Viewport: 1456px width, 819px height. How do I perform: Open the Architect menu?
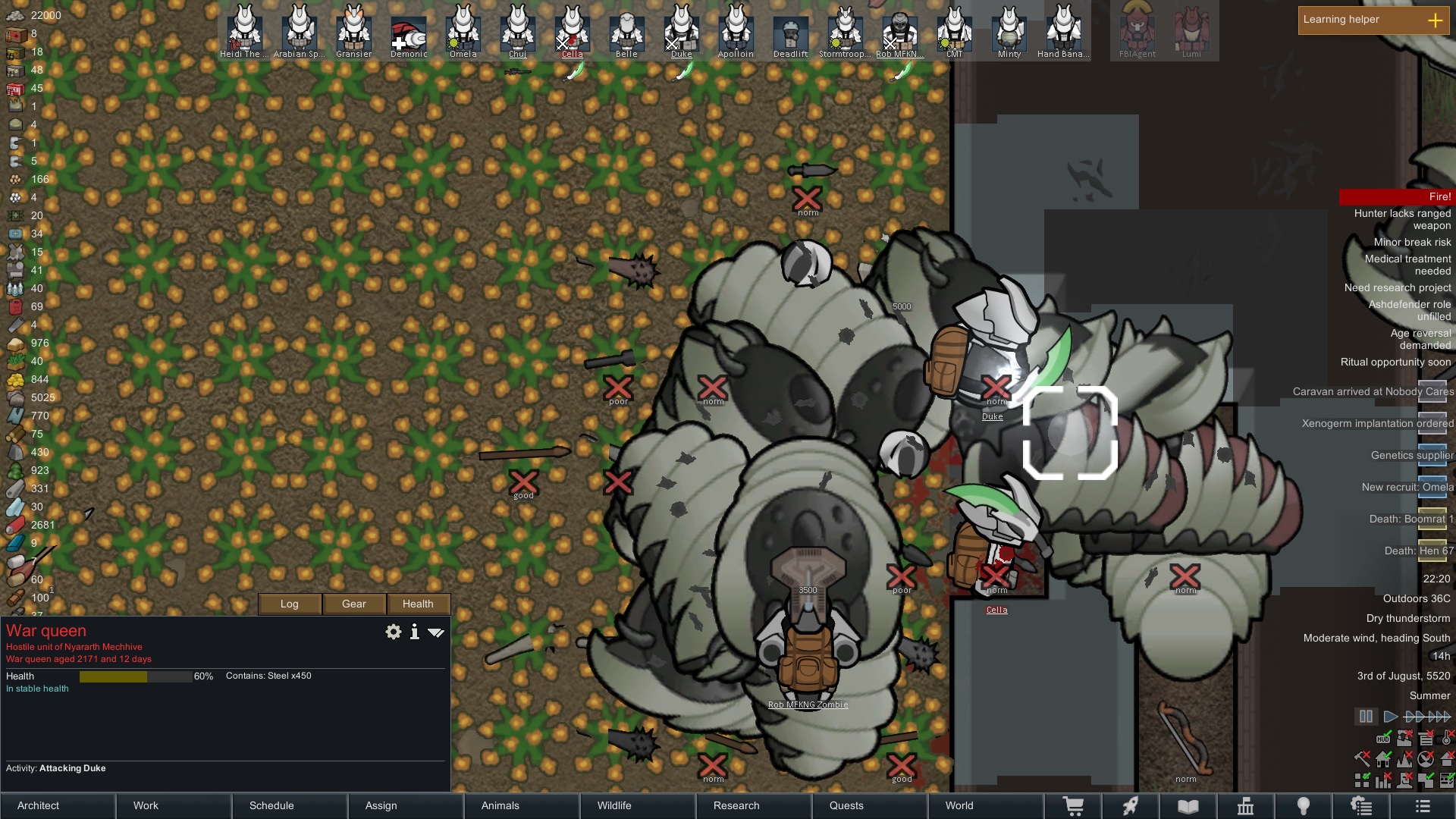[58, 805]
